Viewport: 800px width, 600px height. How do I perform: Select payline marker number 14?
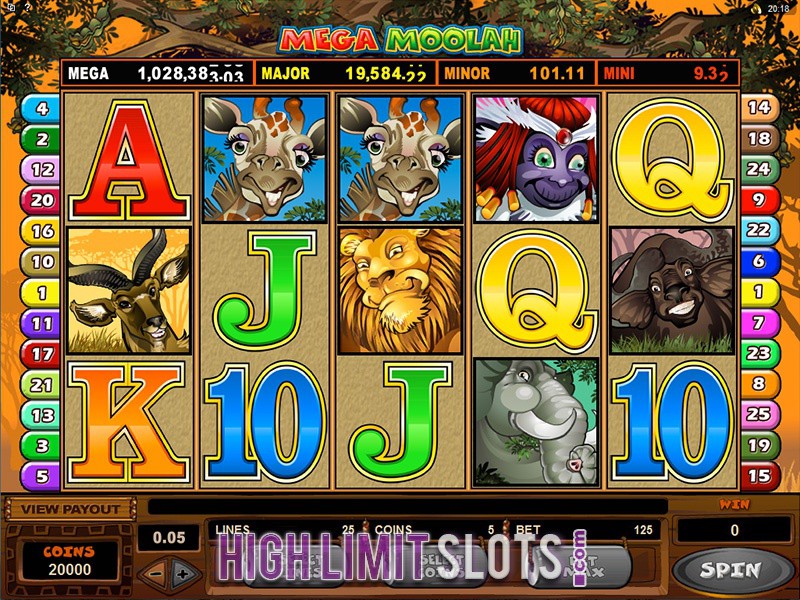759,108
